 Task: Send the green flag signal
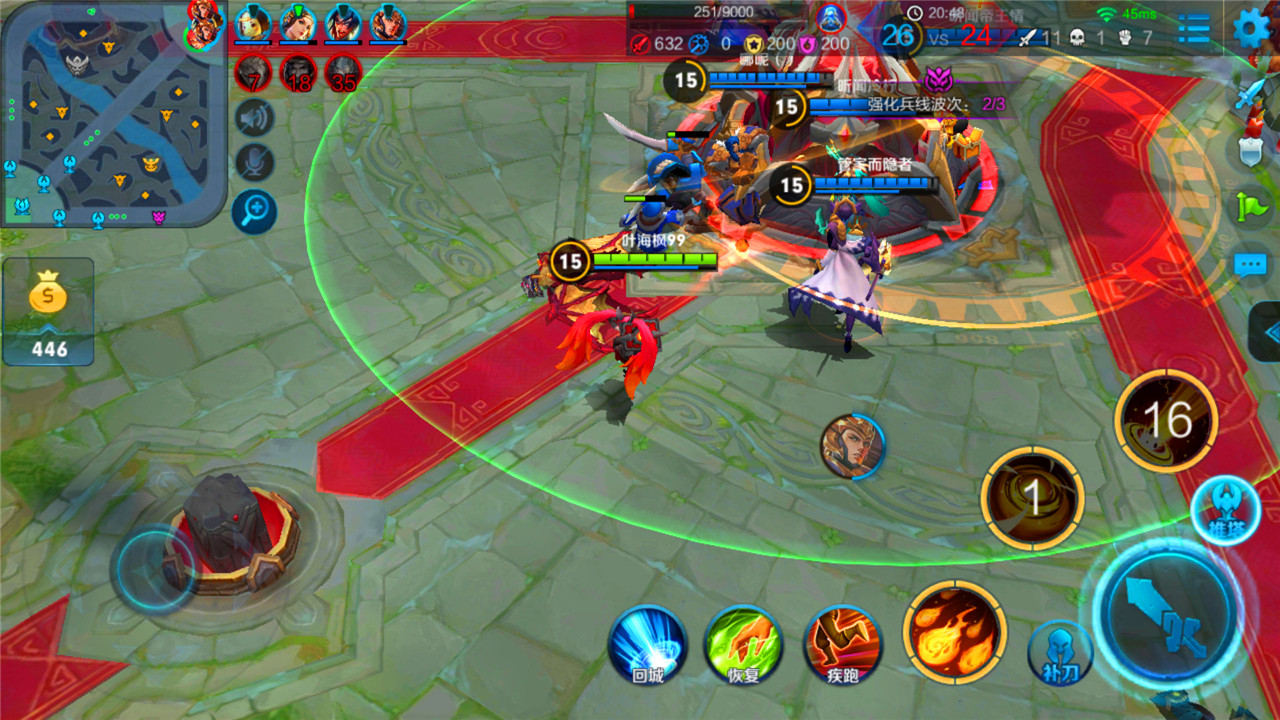pyautogui.click(x=1251, y=207)
